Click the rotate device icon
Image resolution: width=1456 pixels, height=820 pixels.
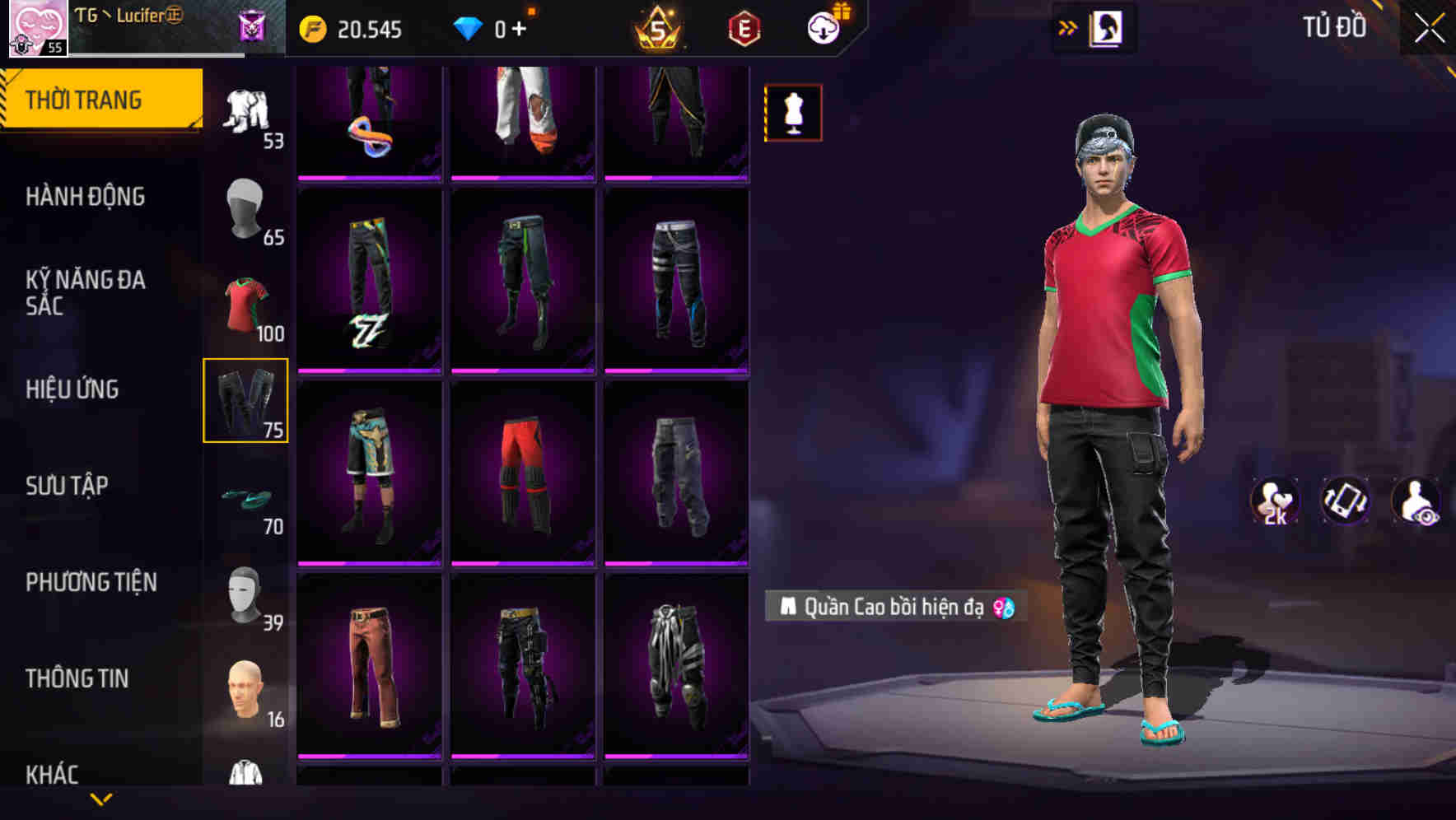click(x=1345, y=501)
